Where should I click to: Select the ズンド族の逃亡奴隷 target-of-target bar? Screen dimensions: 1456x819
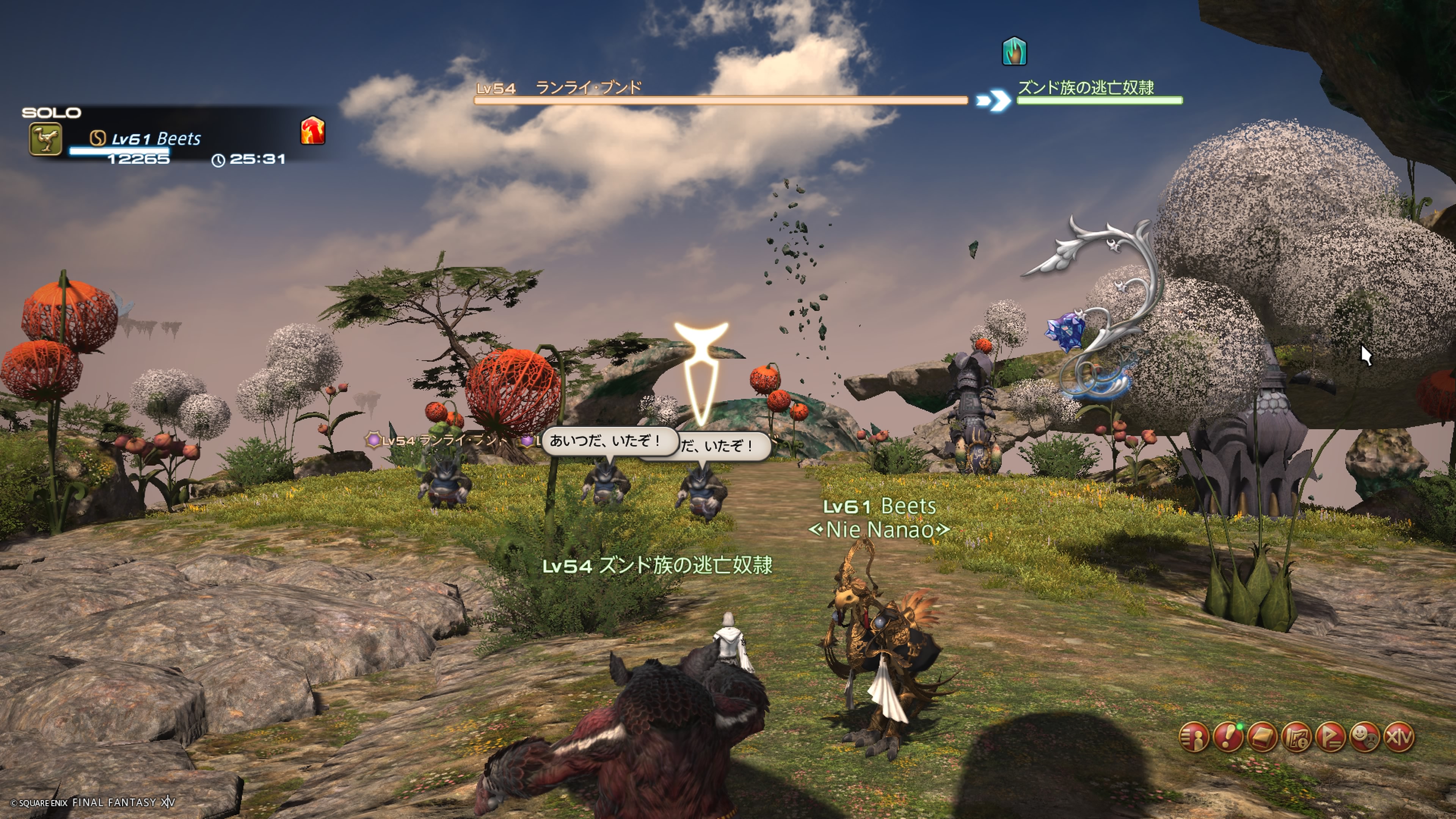[1099, 100]
